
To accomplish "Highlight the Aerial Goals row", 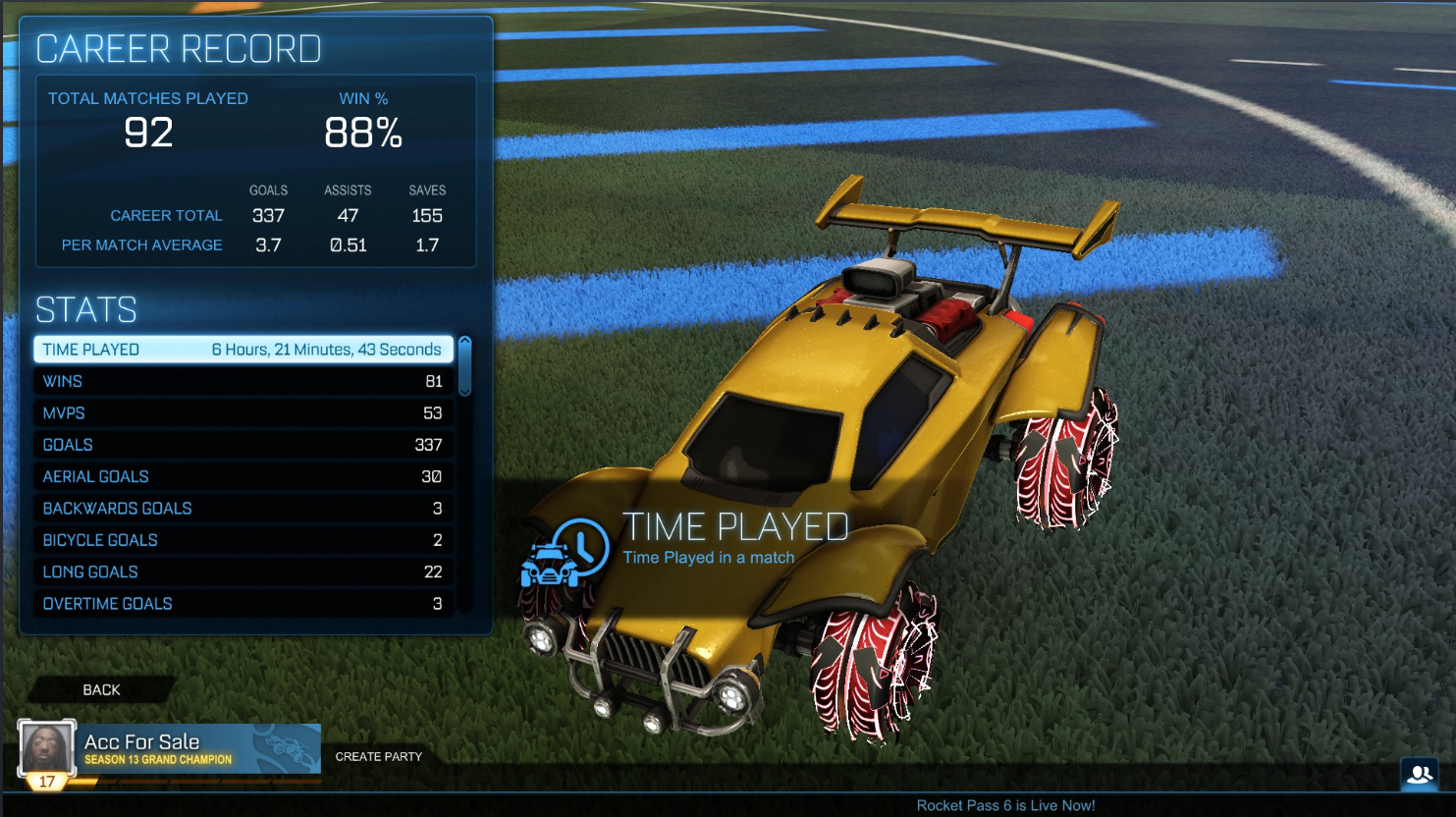I will (x=243, y=476).
